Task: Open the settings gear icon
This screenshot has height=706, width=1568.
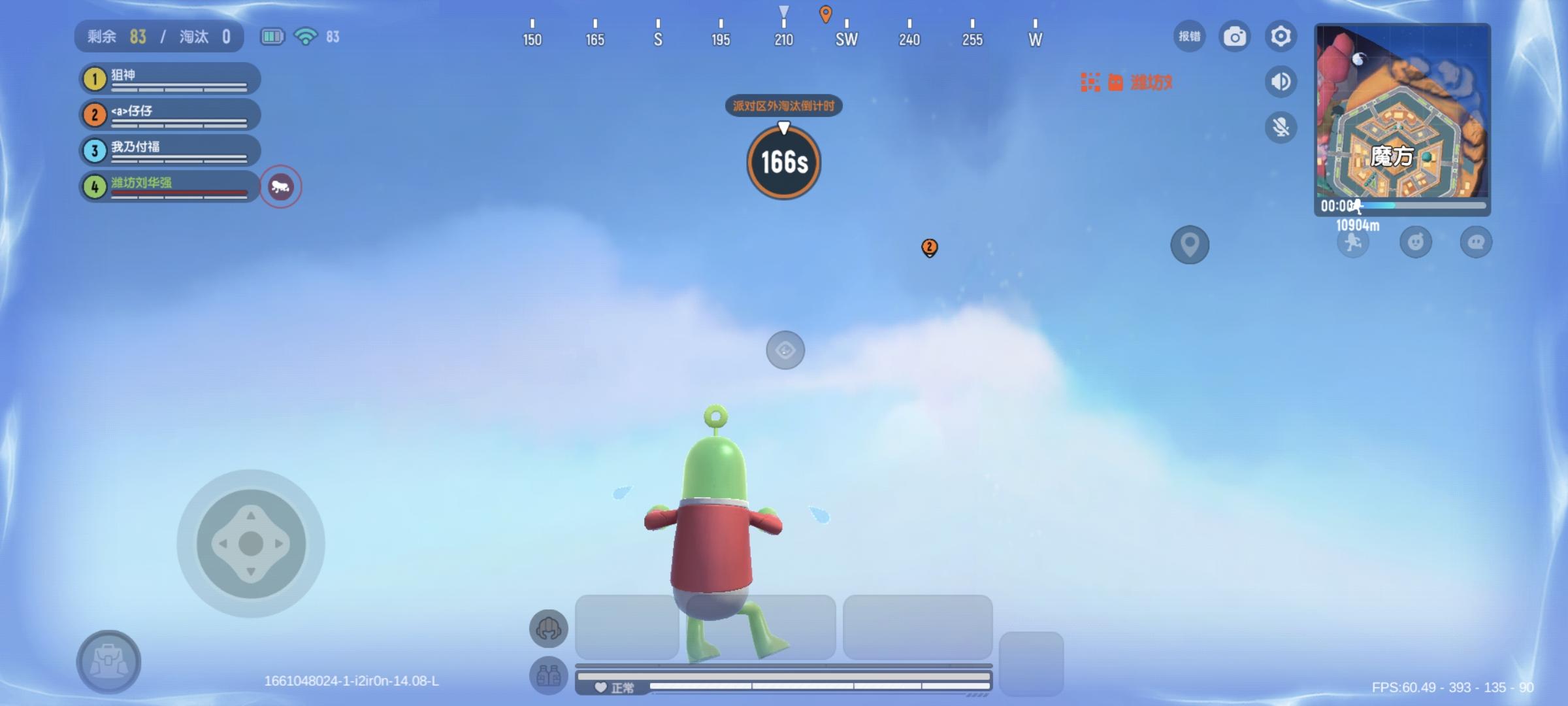Action: [1281, 37]
